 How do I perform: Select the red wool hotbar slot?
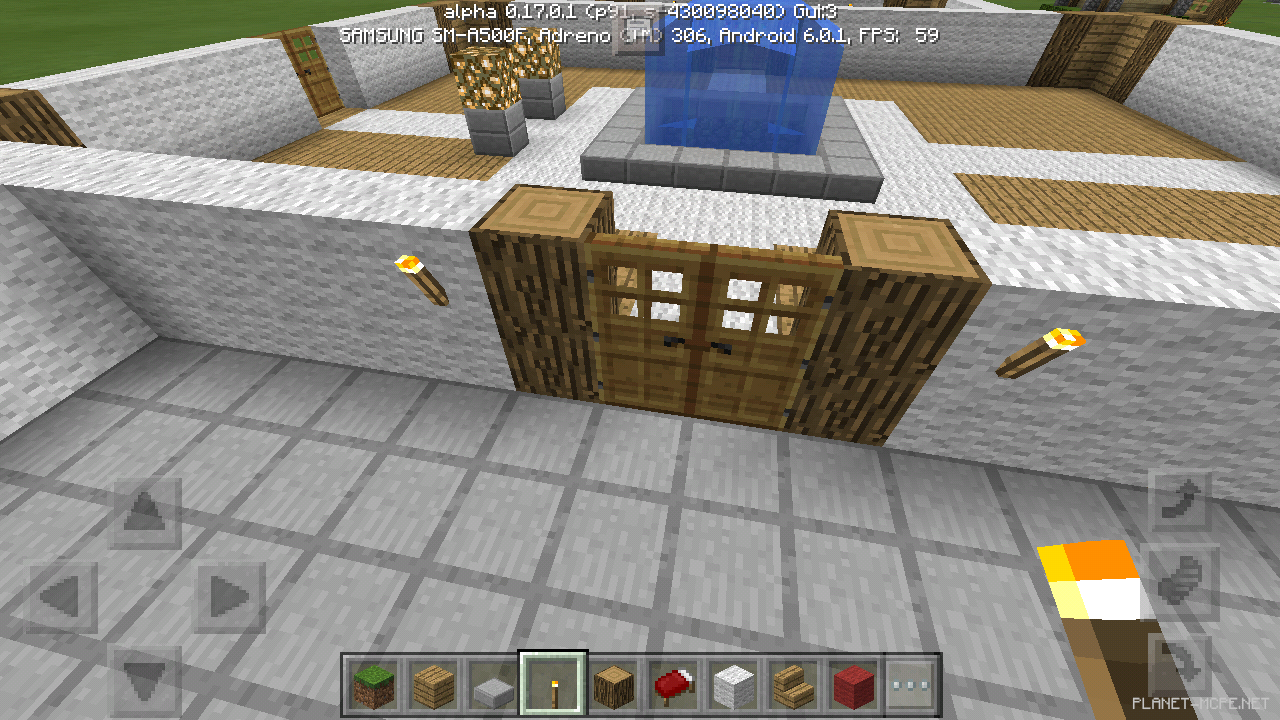coord(855,687)
